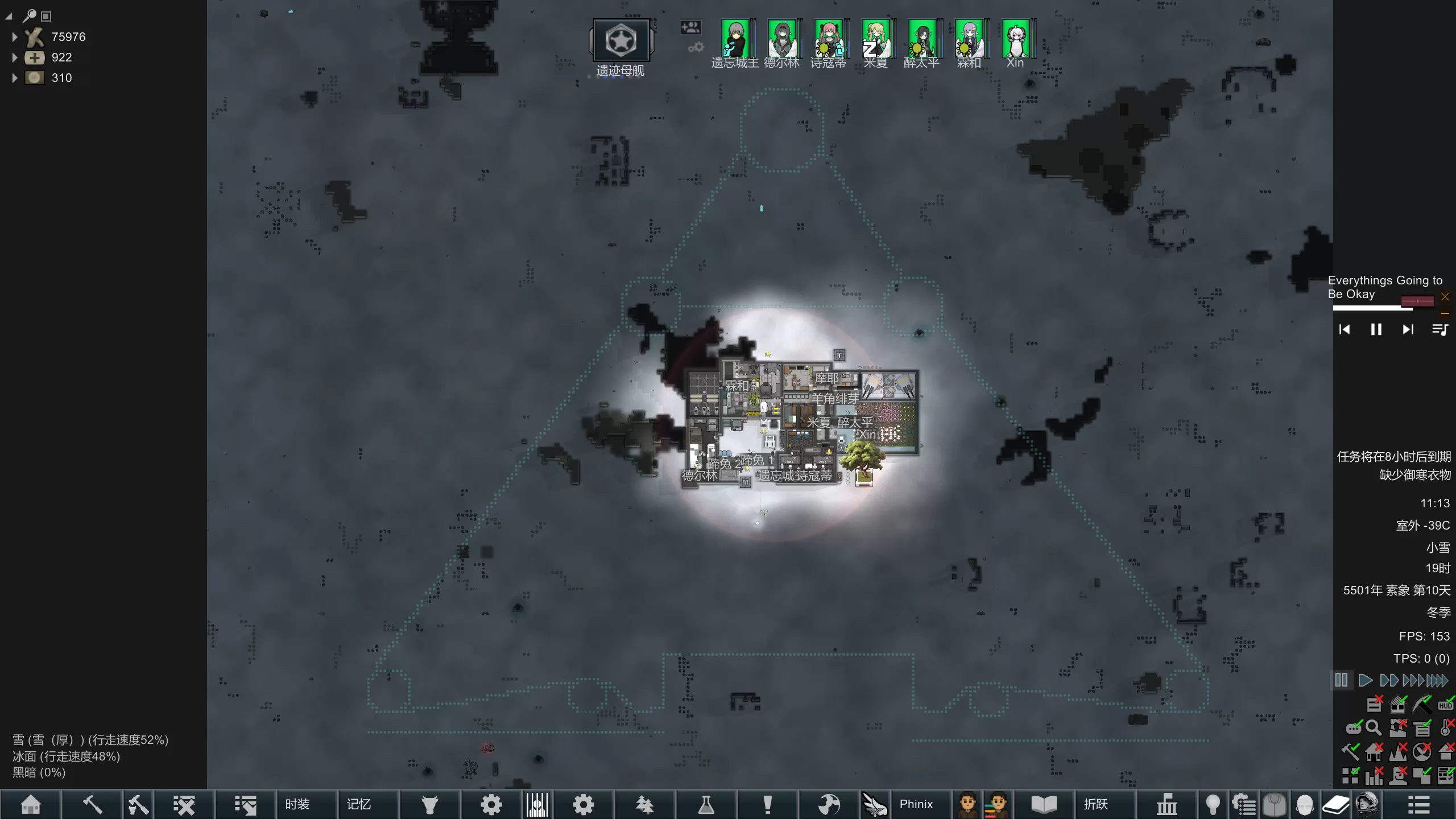Pause the music player

click(1376, 329)
